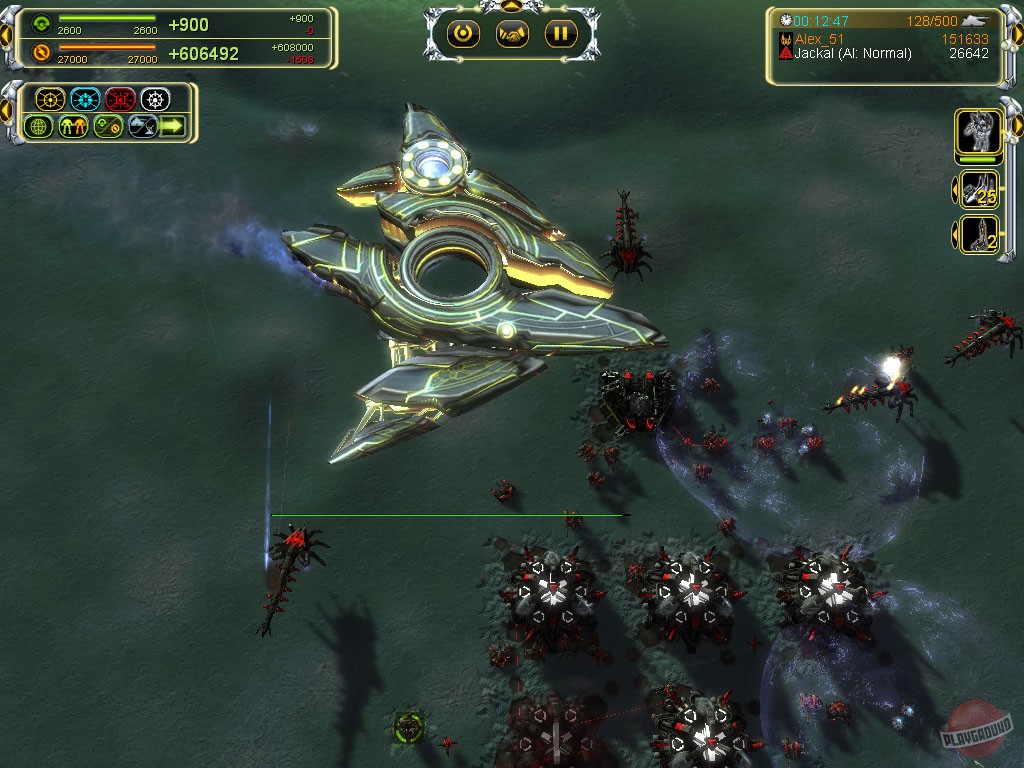Image resolution: width=1024 pixels, height=768 pixels.
Task: Click Jackal (AI: Normal) in the score list
Action: pyautogui.click(x=852, y=54)
